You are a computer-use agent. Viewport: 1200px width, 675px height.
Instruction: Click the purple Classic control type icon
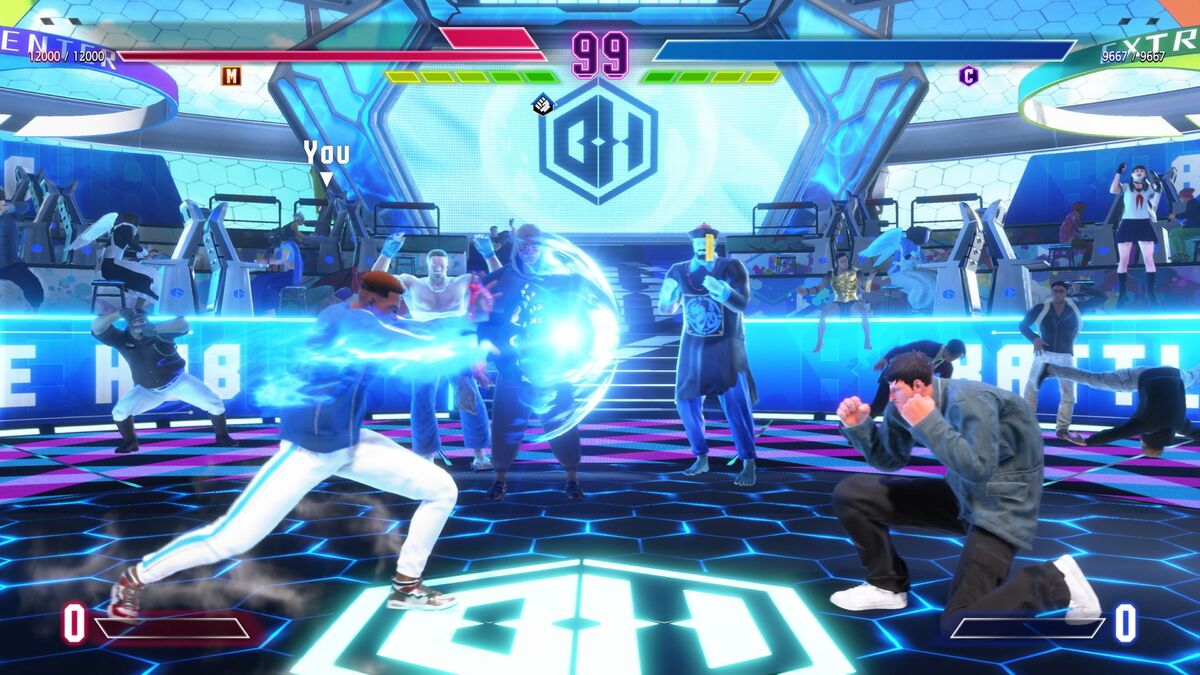coord(967,75)
